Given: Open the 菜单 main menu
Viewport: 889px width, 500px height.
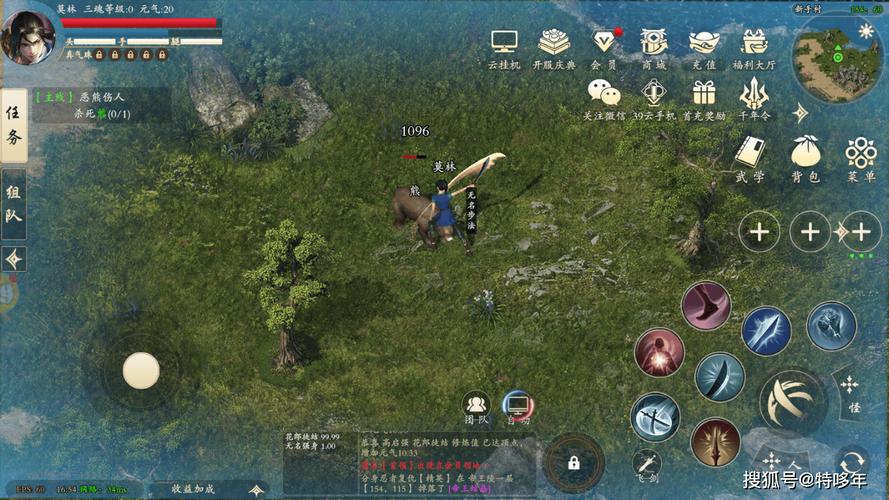Looking at the screenshot, I should tap(860, 156).
